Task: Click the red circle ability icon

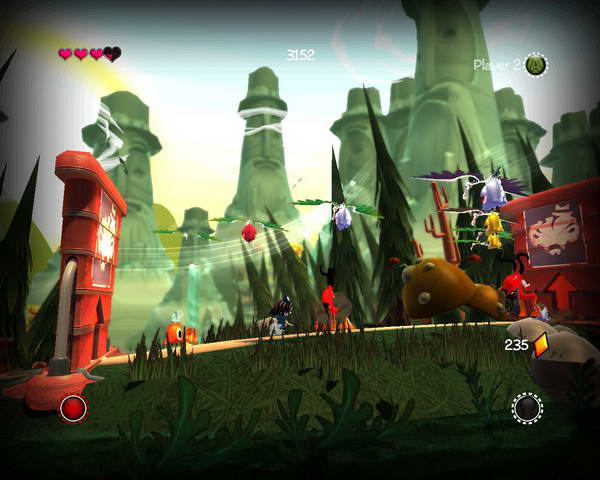Action: pyautogui.click(x=73, y=407)
